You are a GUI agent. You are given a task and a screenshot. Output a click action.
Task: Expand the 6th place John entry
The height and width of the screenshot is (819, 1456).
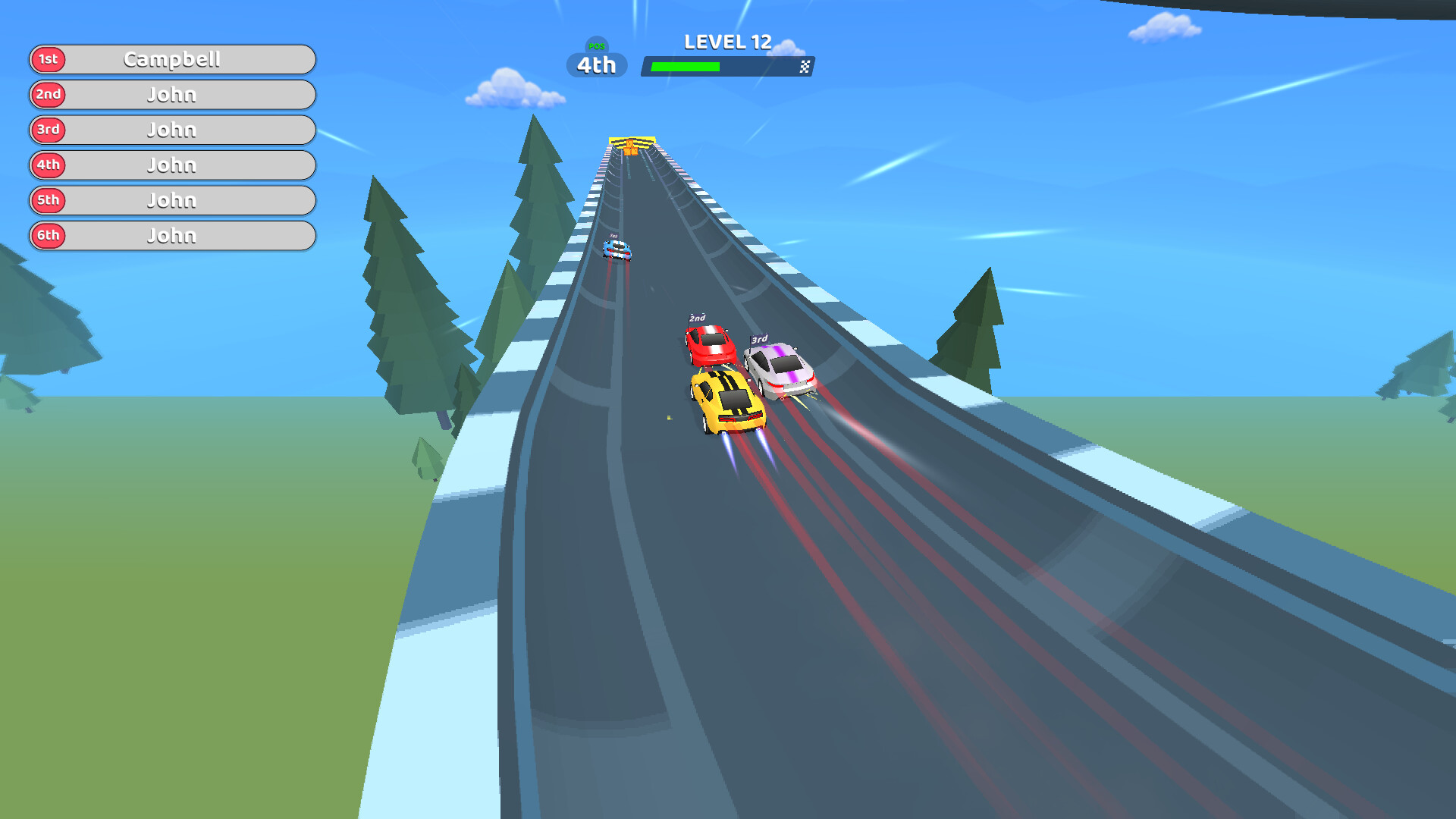pyautogui.click(x=173, y=235)
